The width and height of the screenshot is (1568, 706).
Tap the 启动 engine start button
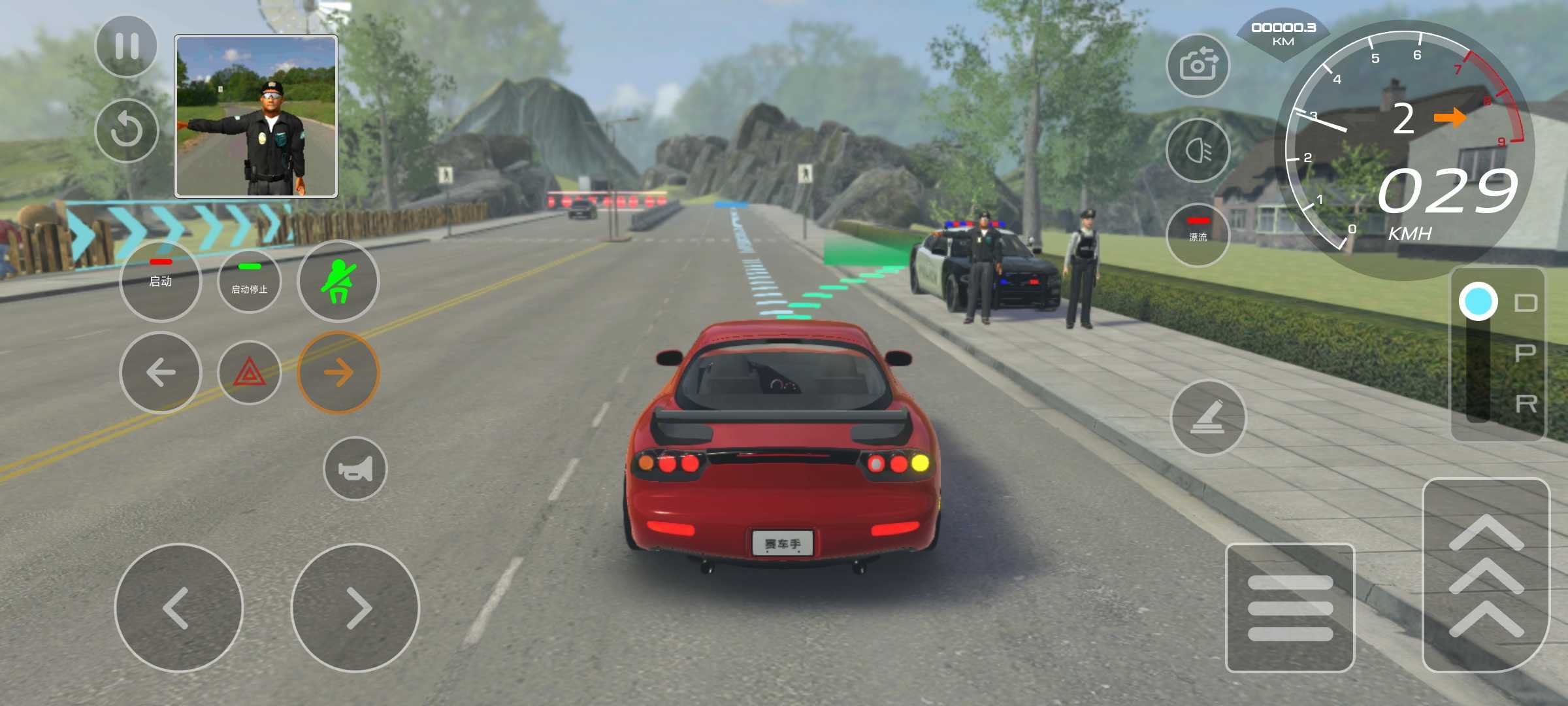tap(161, 280)
